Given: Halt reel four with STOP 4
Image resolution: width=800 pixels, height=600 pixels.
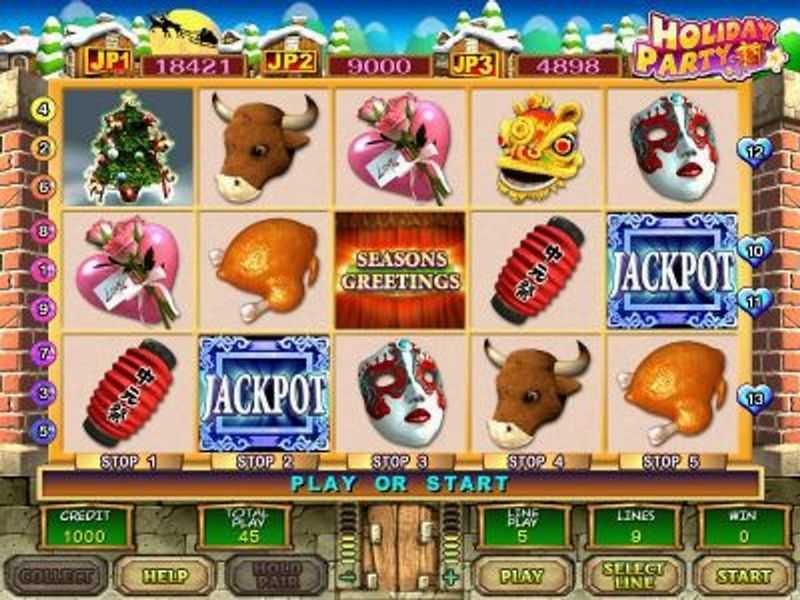Looking at the screenshot, I should click(536, 462).
